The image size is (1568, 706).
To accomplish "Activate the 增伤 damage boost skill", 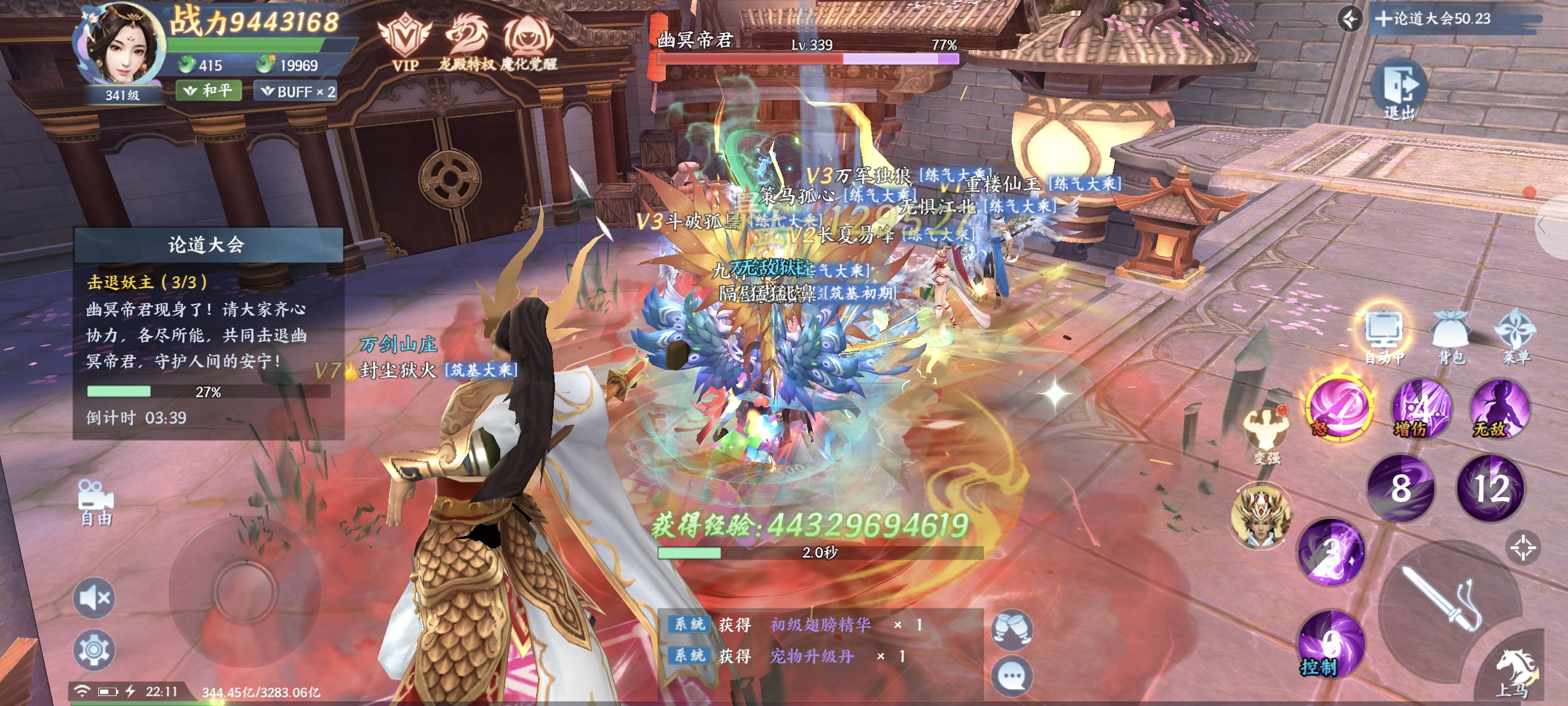I will click(x=1421, y=409).
